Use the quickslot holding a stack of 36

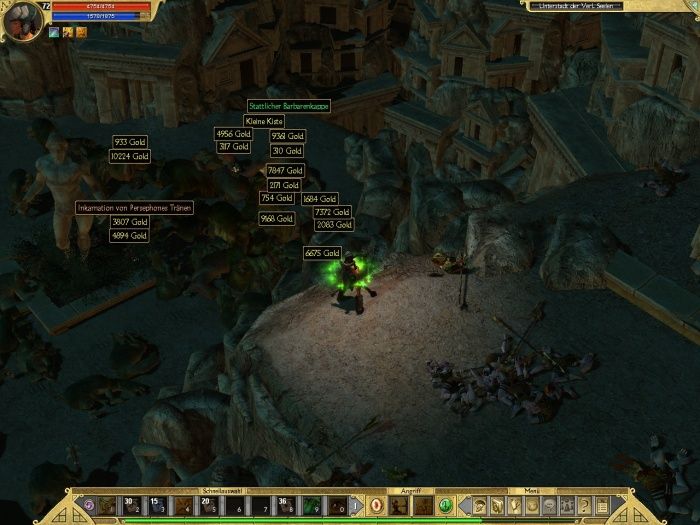(x=286, y=506)
